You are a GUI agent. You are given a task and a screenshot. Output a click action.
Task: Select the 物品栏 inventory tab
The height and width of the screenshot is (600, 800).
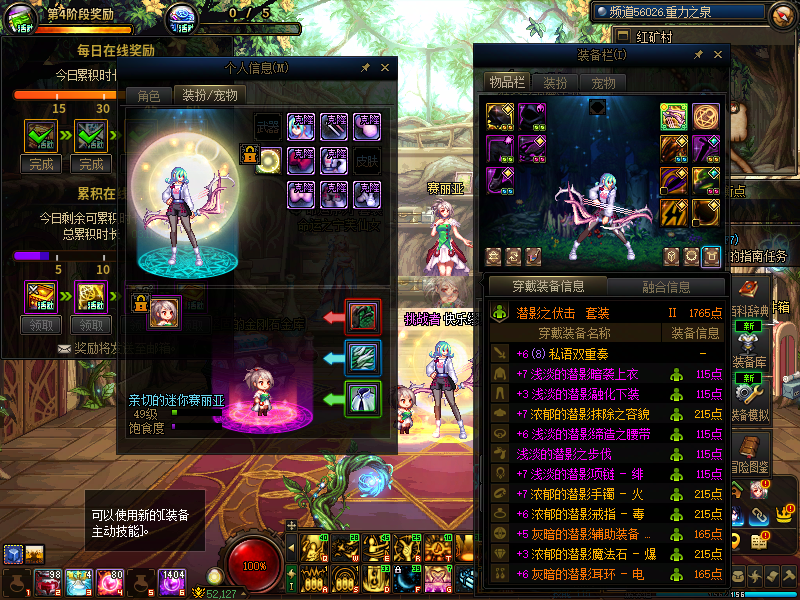(506, 83)
